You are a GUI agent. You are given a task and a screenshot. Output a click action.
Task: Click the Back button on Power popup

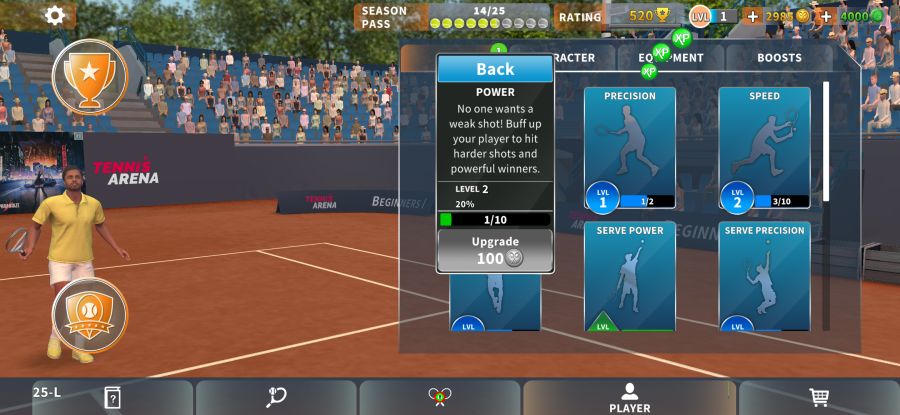(x=495, y=69)
